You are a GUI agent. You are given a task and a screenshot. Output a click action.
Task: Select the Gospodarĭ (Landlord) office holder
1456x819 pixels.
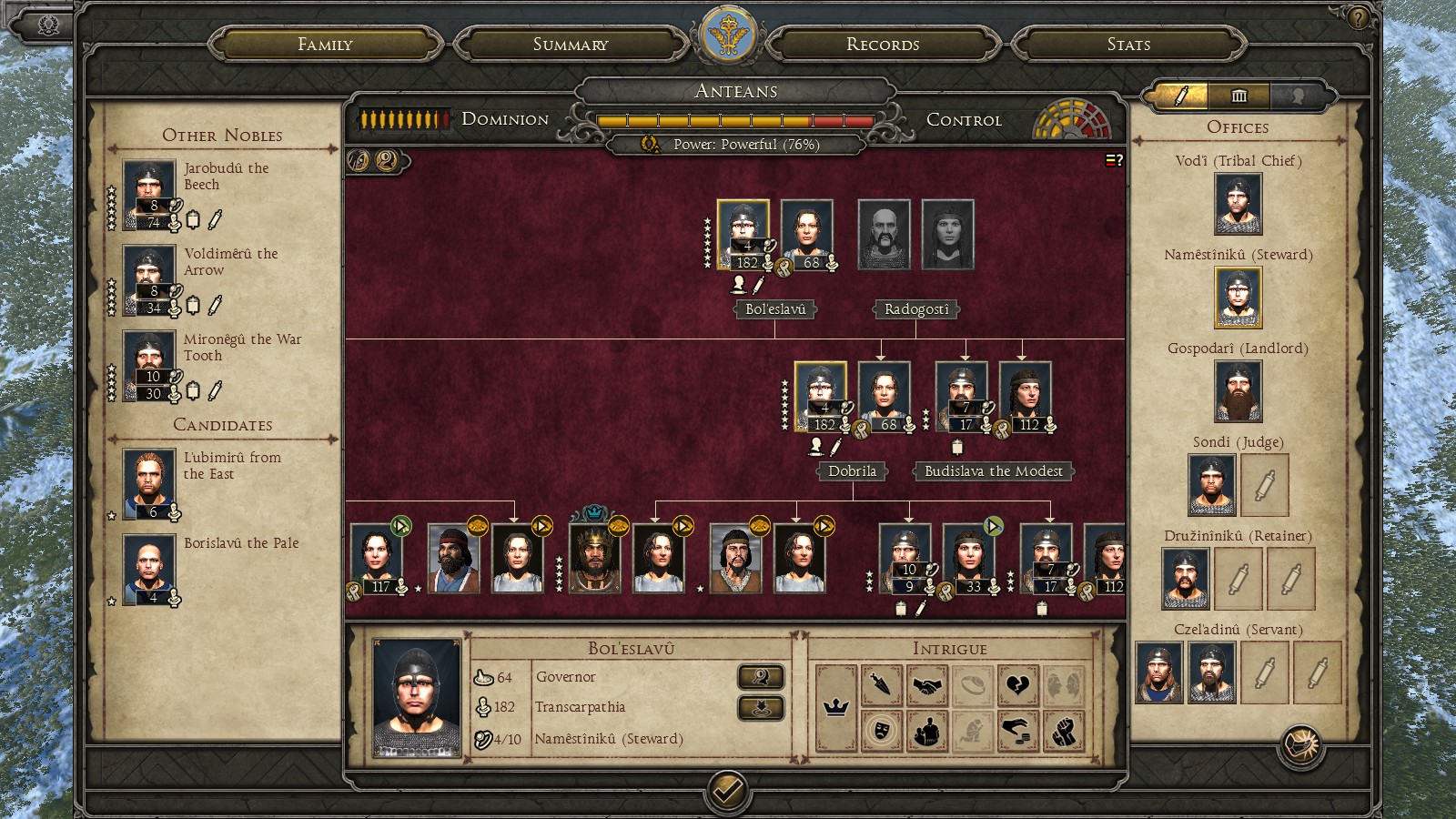[x=1238, y=391]
